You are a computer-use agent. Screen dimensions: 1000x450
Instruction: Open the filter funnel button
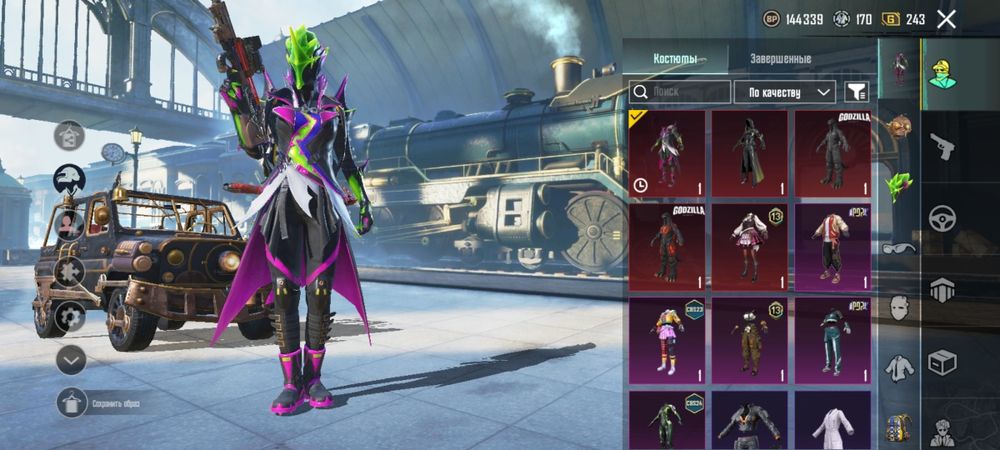(856, 92)
